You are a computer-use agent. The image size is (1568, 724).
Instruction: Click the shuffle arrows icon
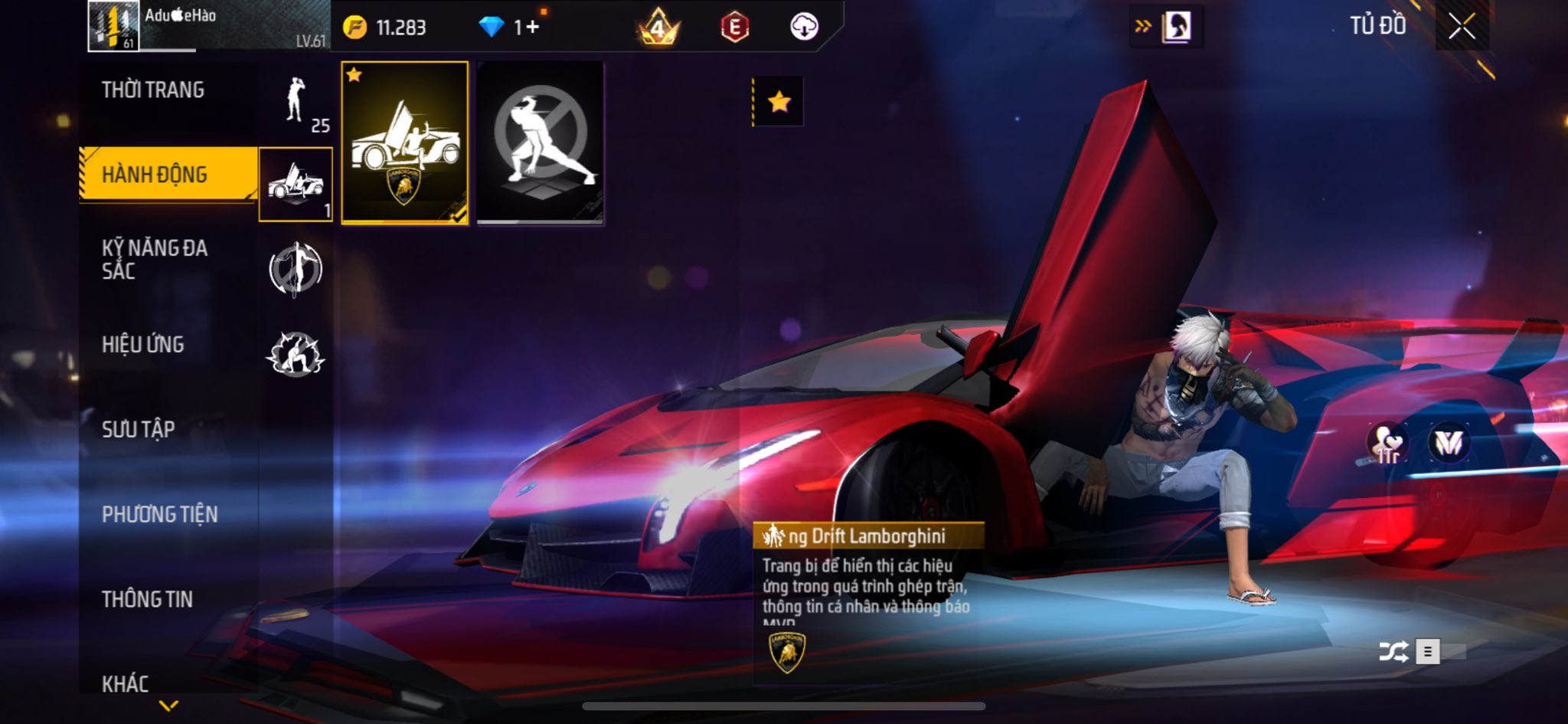click(x=1393, y=652)
